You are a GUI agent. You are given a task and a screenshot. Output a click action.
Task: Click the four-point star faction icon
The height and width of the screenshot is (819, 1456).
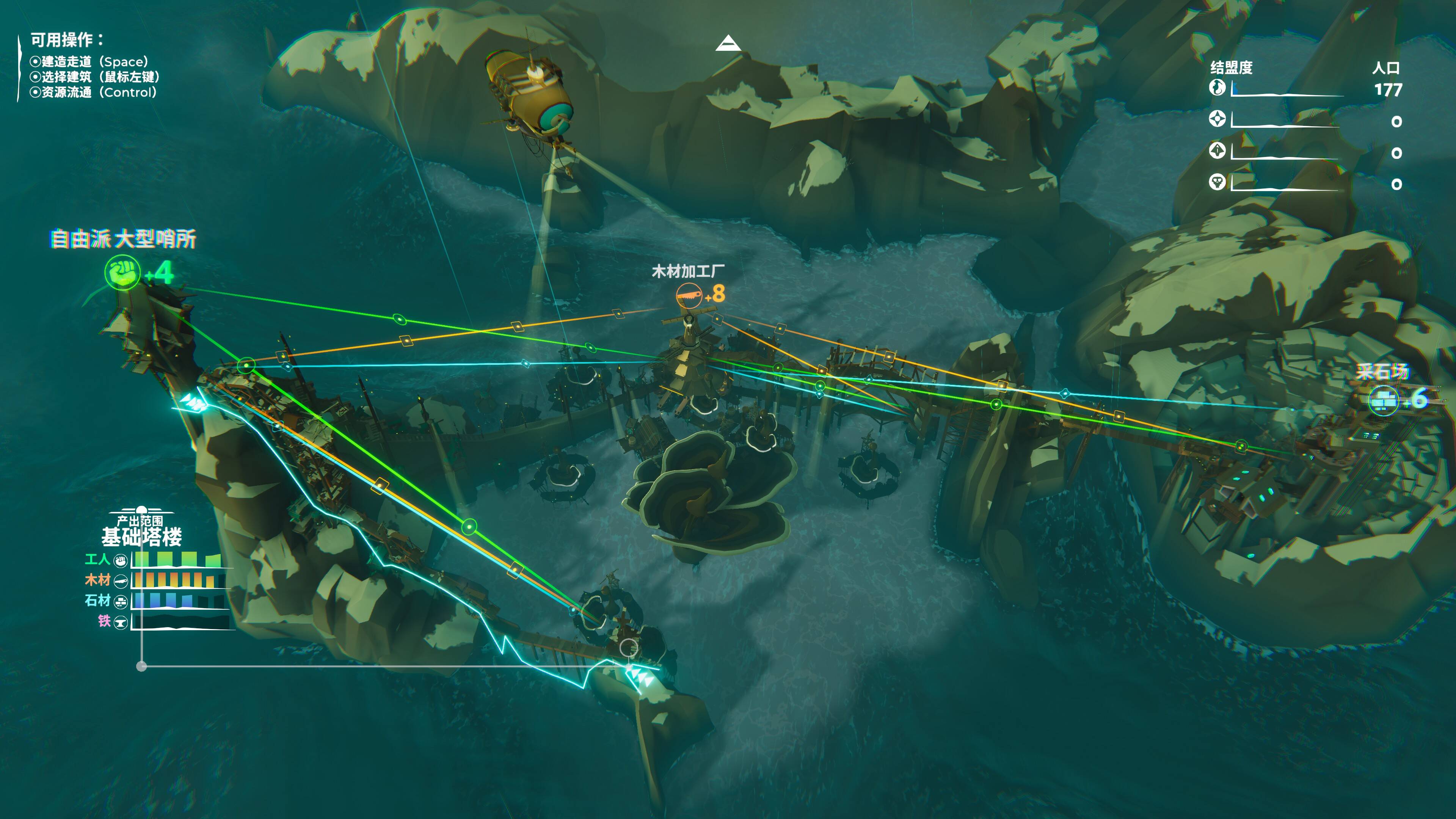coord(1217,119)
